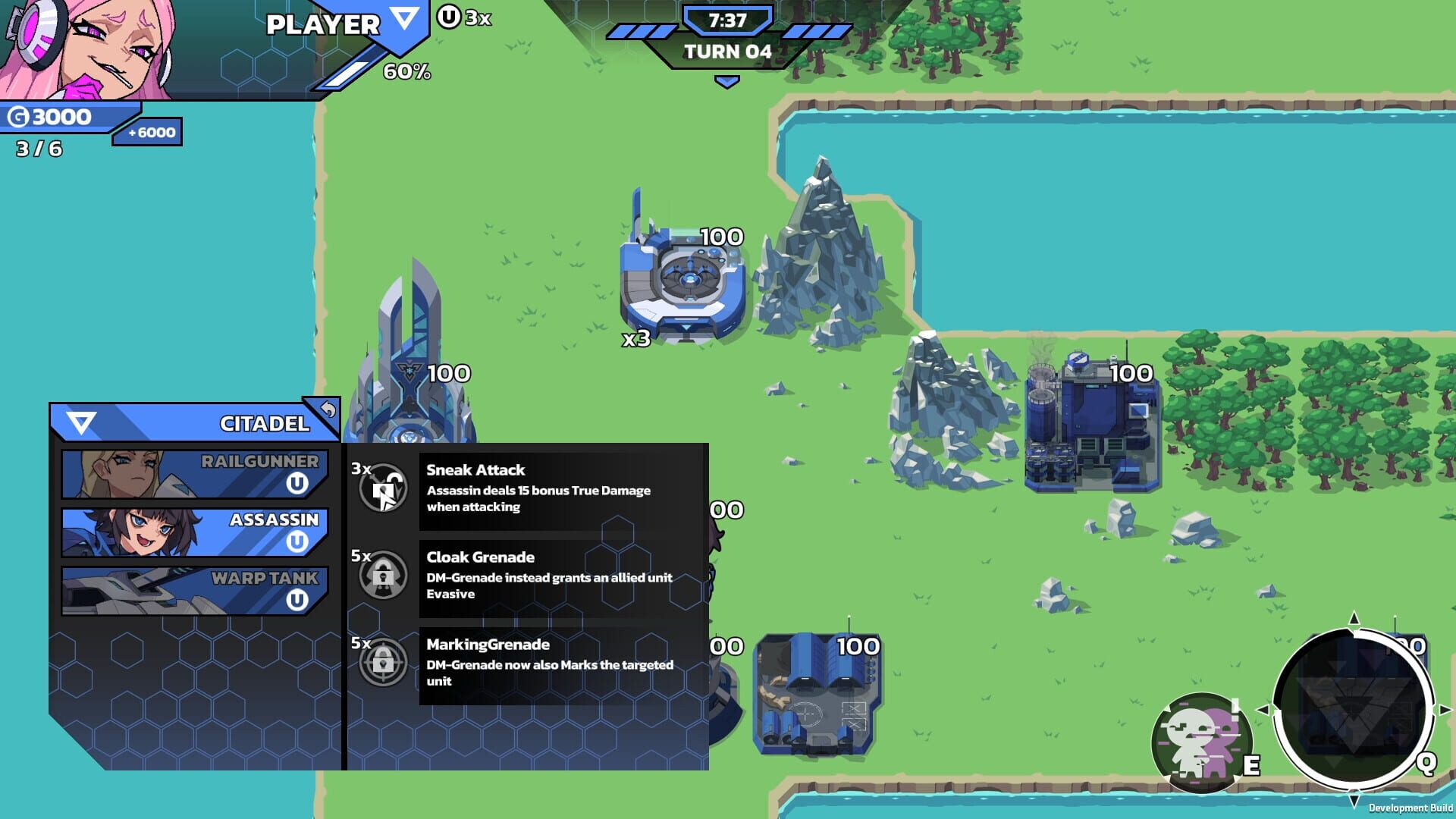The height and width of the screenshot is (819, 1456).
Task: Select ASSASSIN in the Citadel production list
Action: click(x=190, y=531)
